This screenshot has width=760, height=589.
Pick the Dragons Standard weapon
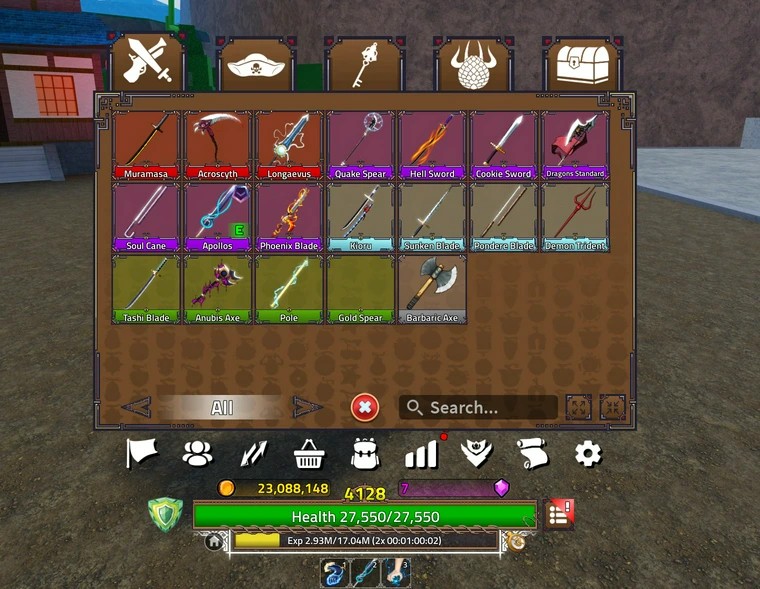coord(575,144)
